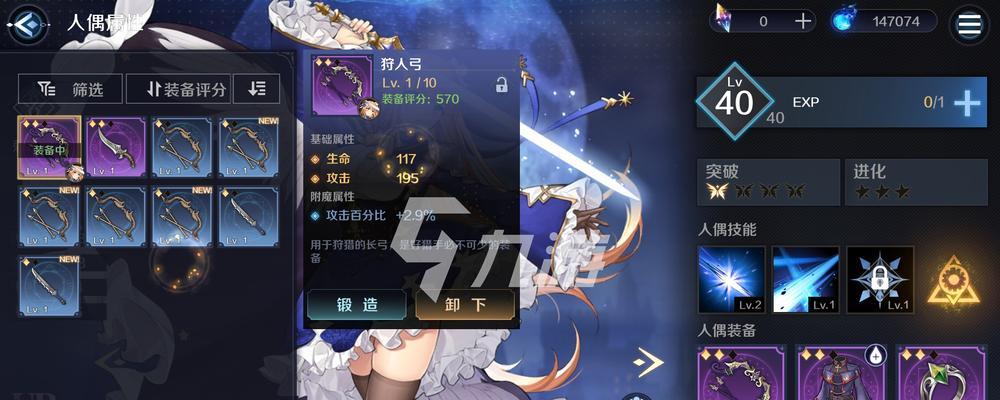Go back using the top-left arrow button
Screen dimensions: 1000x400
(28, 22)
